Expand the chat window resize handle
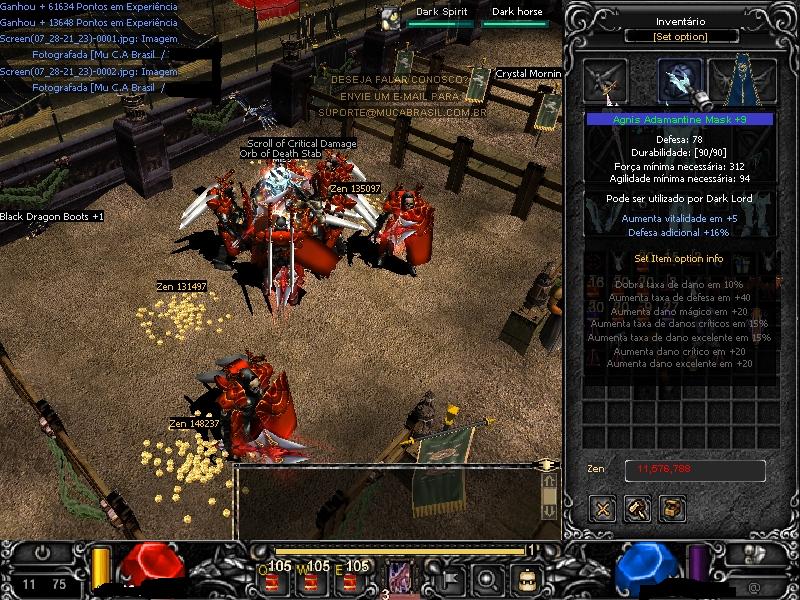The height and width of the screenshot is (600, 800). pyautogui.click(x=546, y=465)
